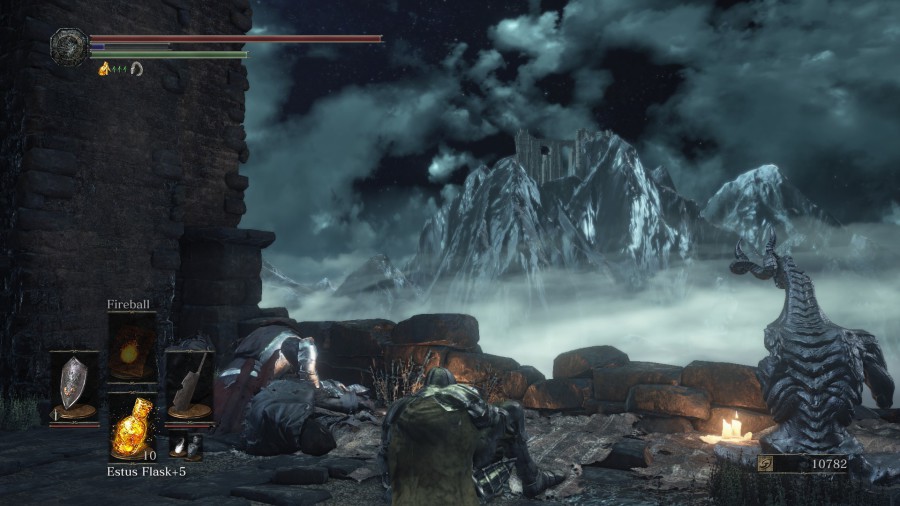The image size is (900, 506).
Task: Click the small white feather item icon
Action: 178,447
